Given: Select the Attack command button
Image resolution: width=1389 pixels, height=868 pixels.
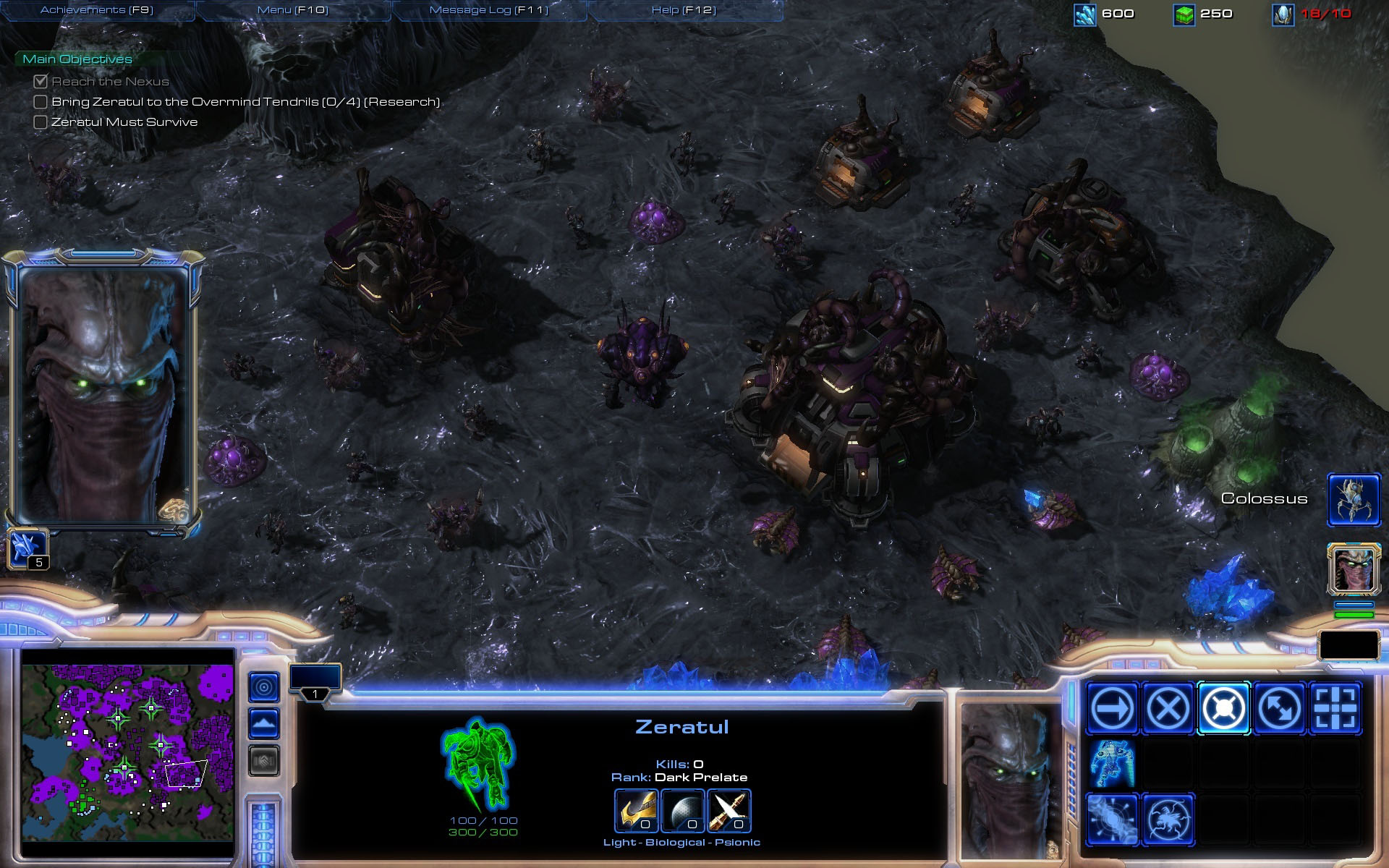Looking at the screenshot, I should [1335, 708].
